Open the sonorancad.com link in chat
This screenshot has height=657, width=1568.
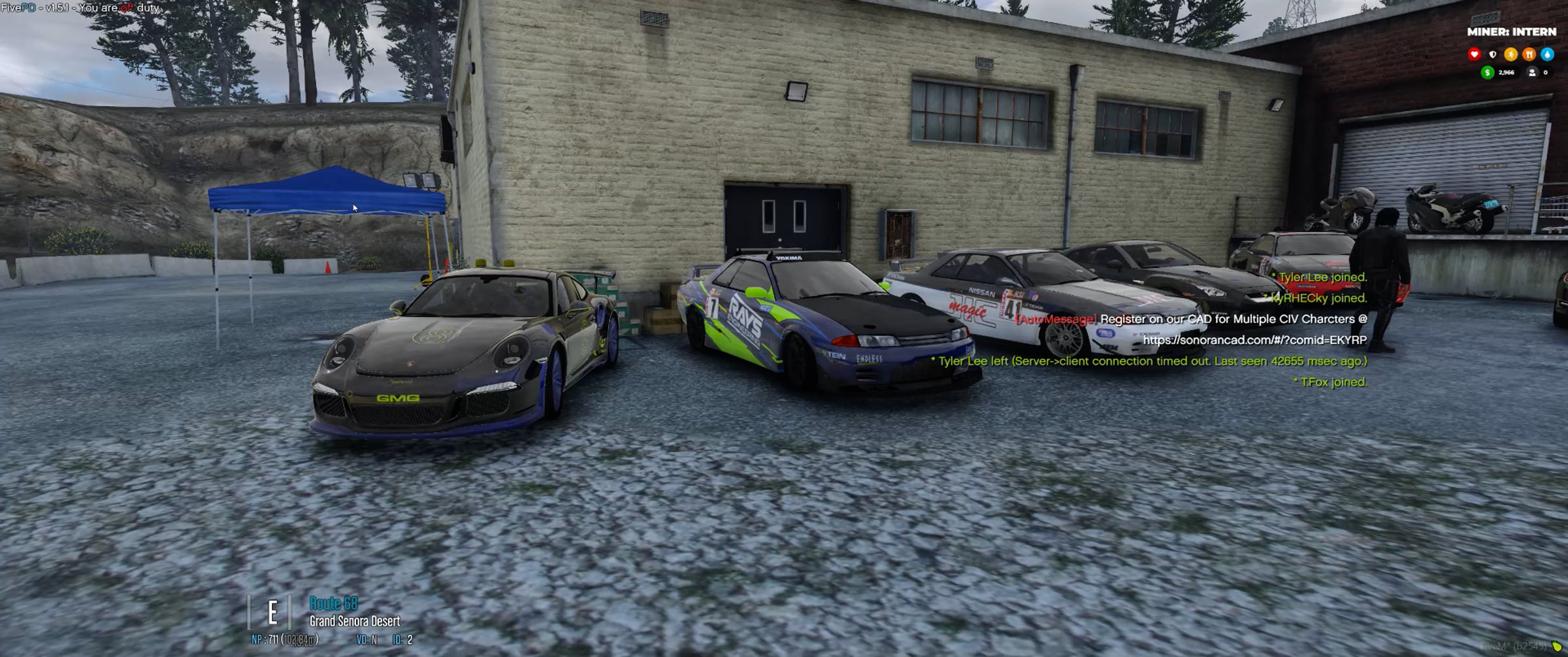pyautogui.click(x=1254, y=340)
